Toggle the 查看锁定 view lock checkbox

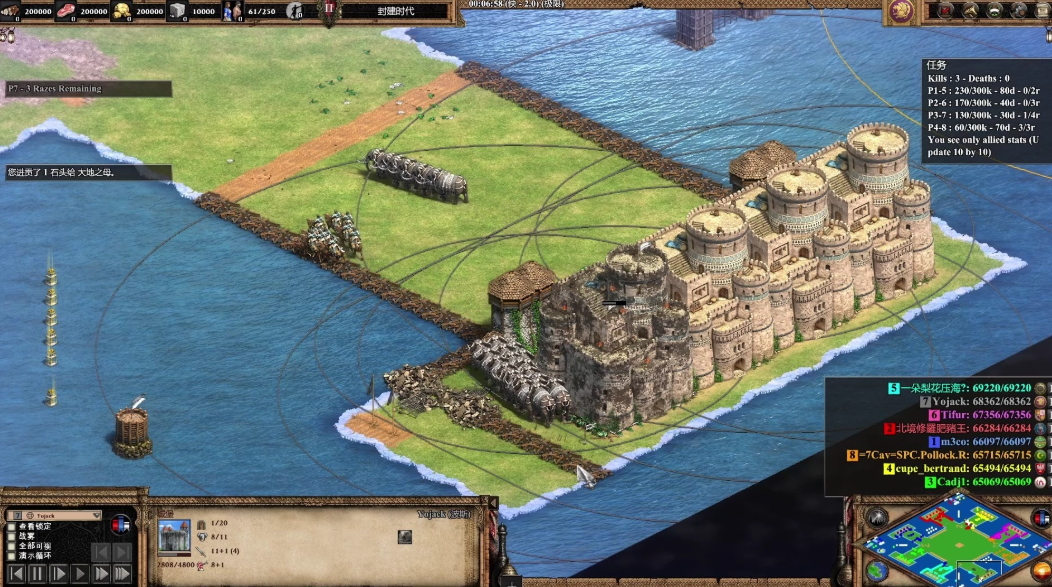coord(12,526)
